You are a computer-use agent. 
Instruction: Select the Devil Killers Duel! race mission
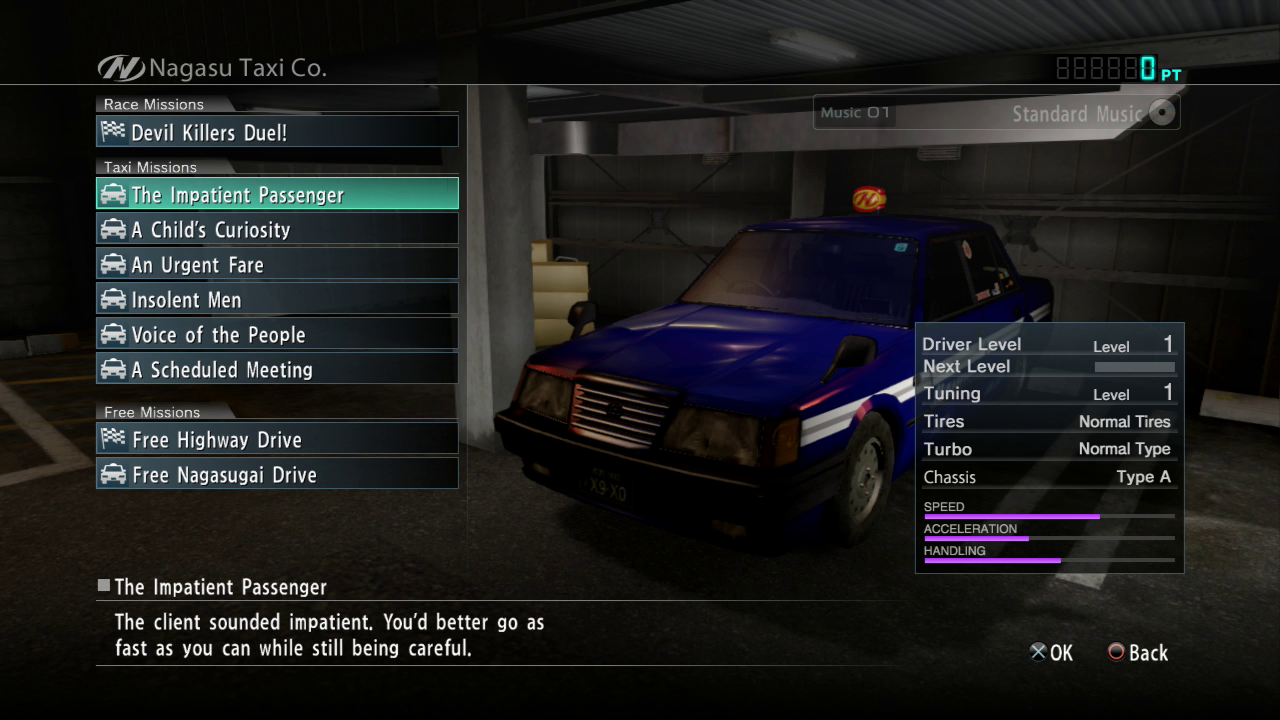click(x=277, y=132)
